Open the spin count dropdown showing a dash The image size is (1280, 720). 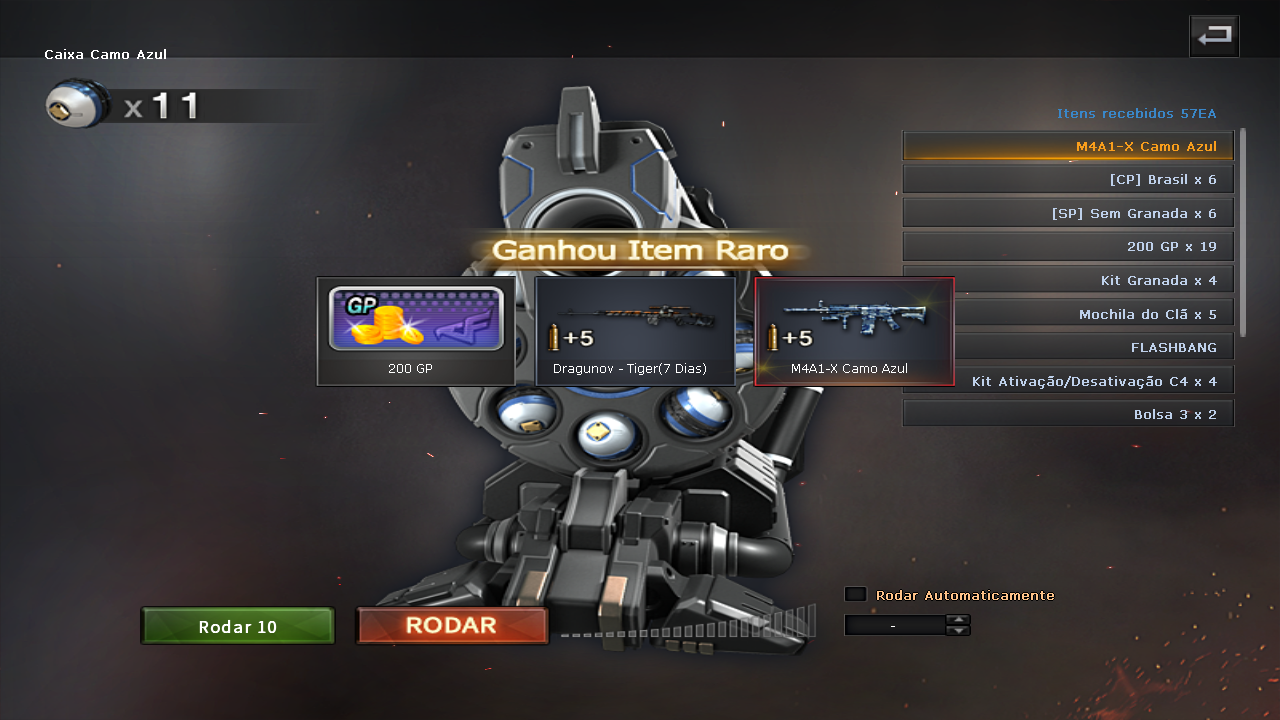point(894,624)
